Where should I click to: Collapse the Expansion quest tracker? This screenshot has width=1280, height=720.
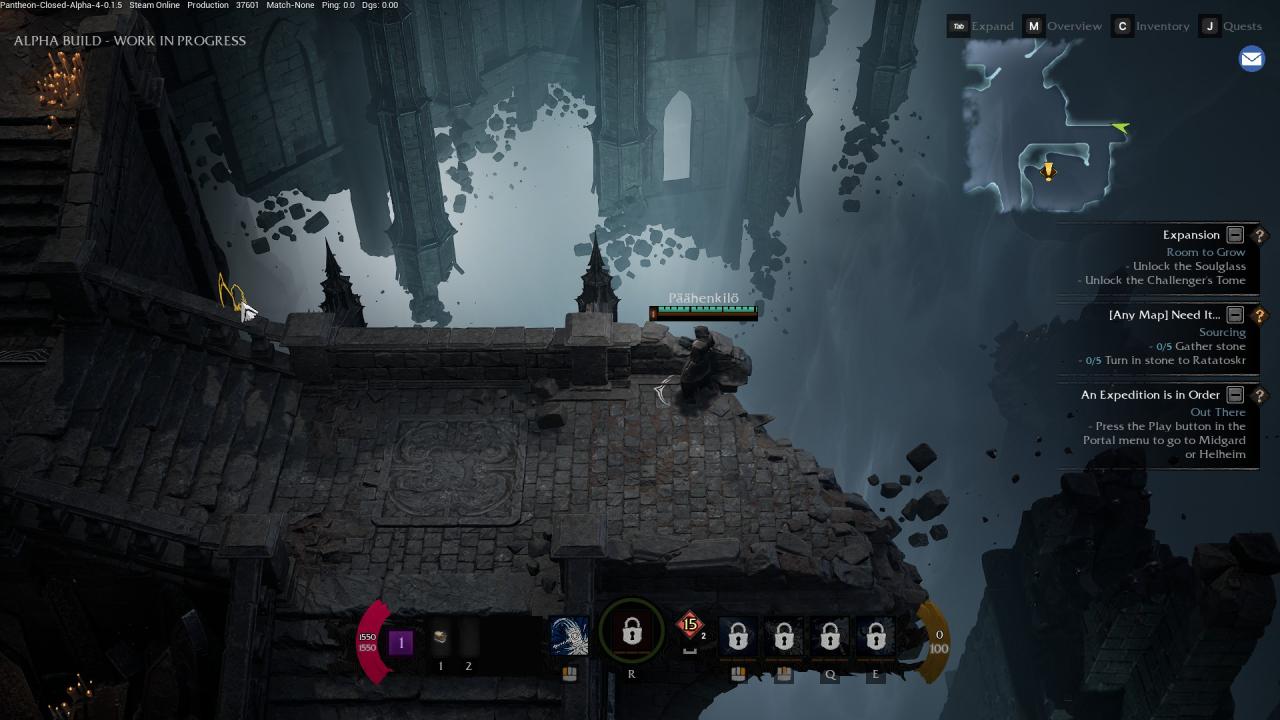tap(1235, 235)
